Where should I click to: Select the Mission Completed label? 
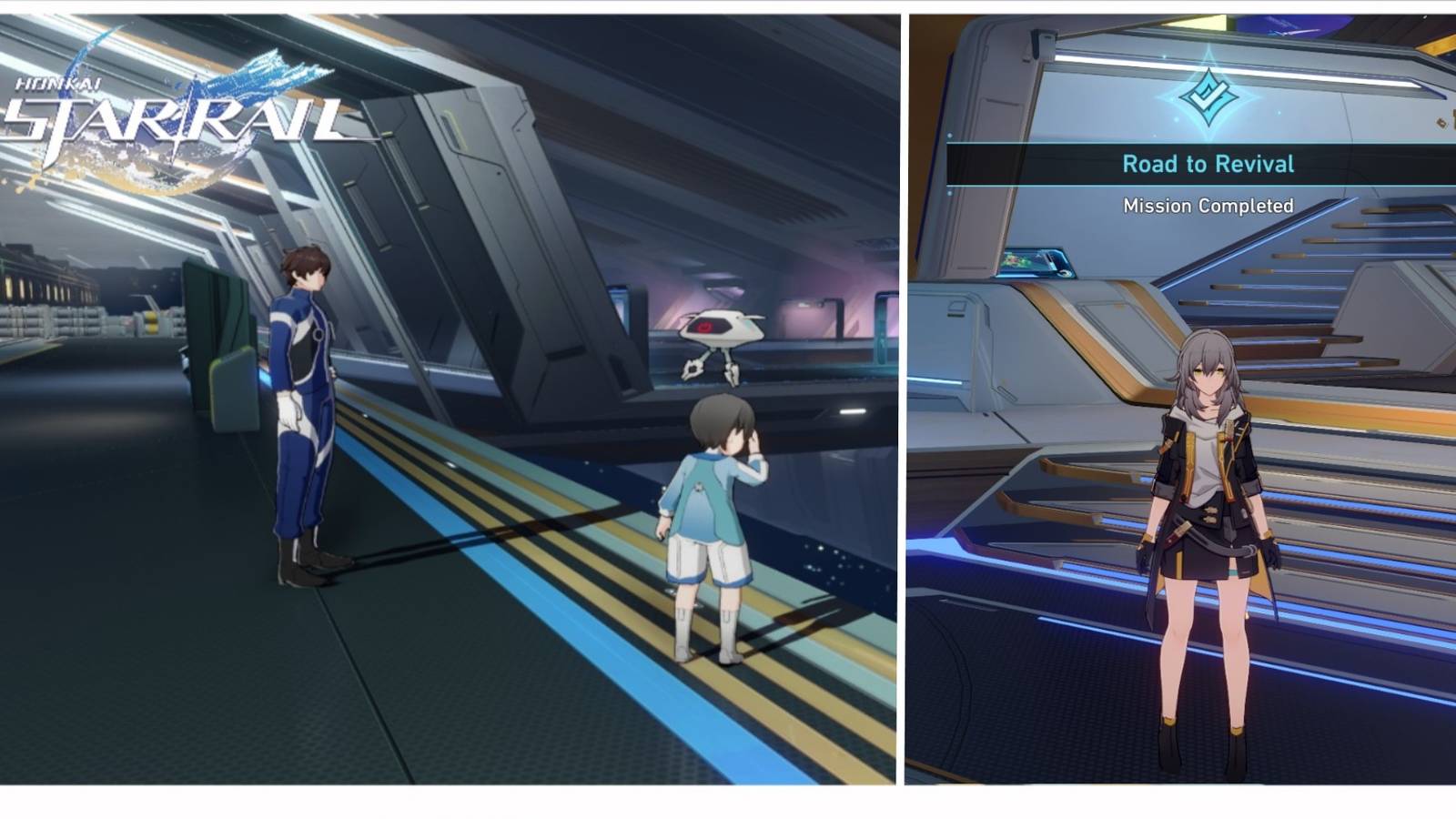[x=1208, y=206]
